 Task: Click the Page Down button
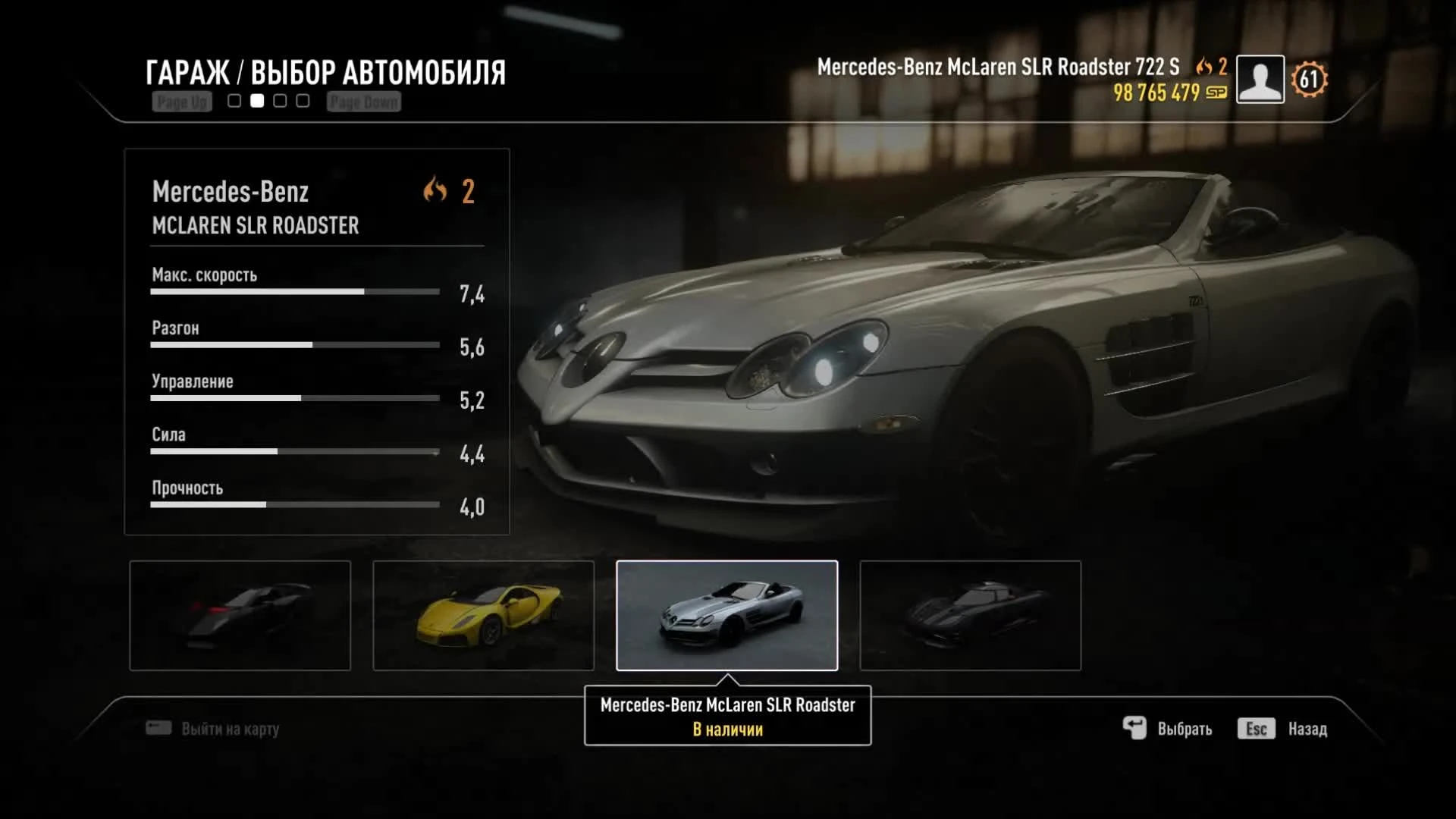point(363,101)
